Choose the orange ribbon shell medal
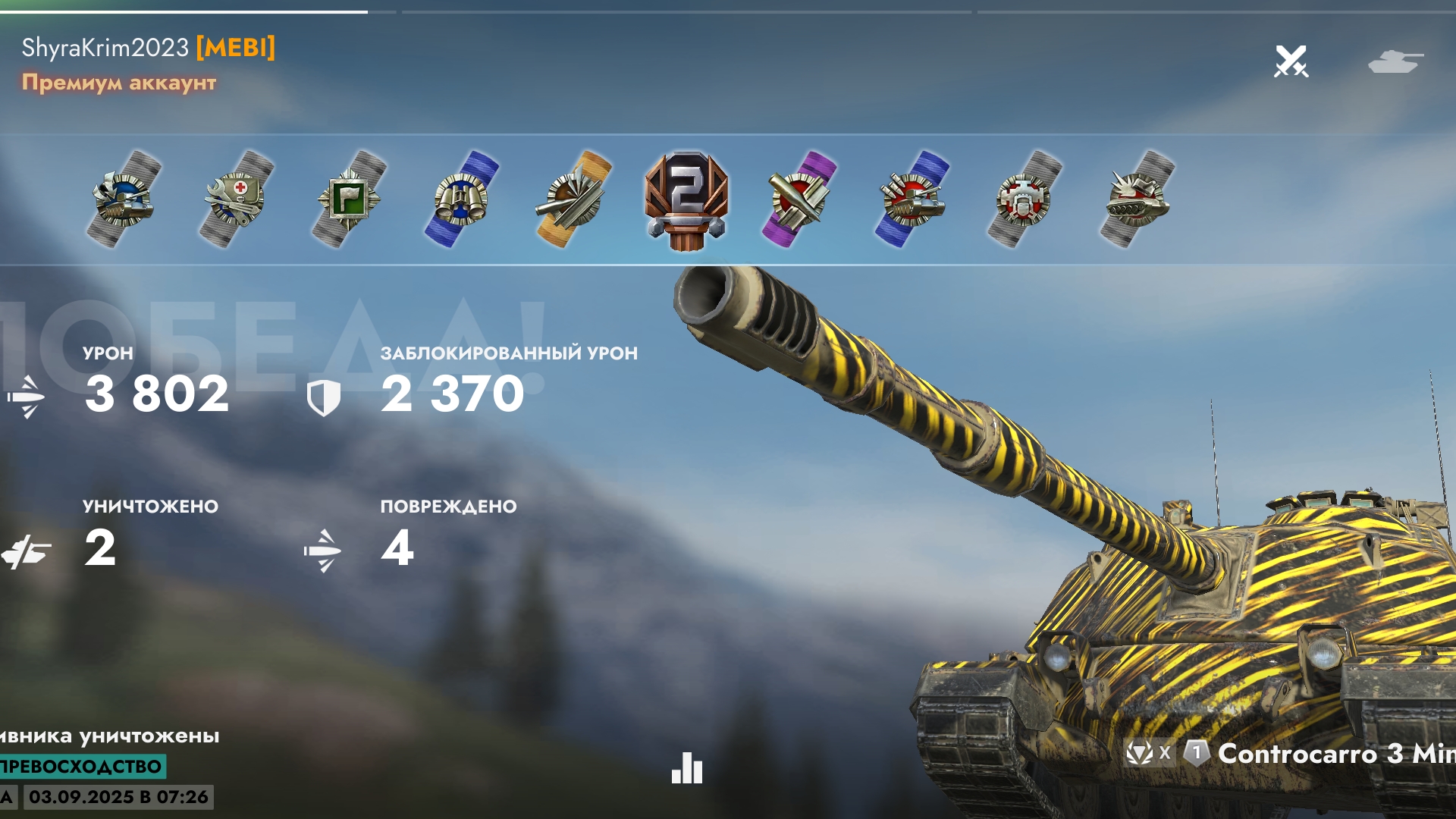Image resolution: width=1456 pixels, height=819 pixels. 573,199
